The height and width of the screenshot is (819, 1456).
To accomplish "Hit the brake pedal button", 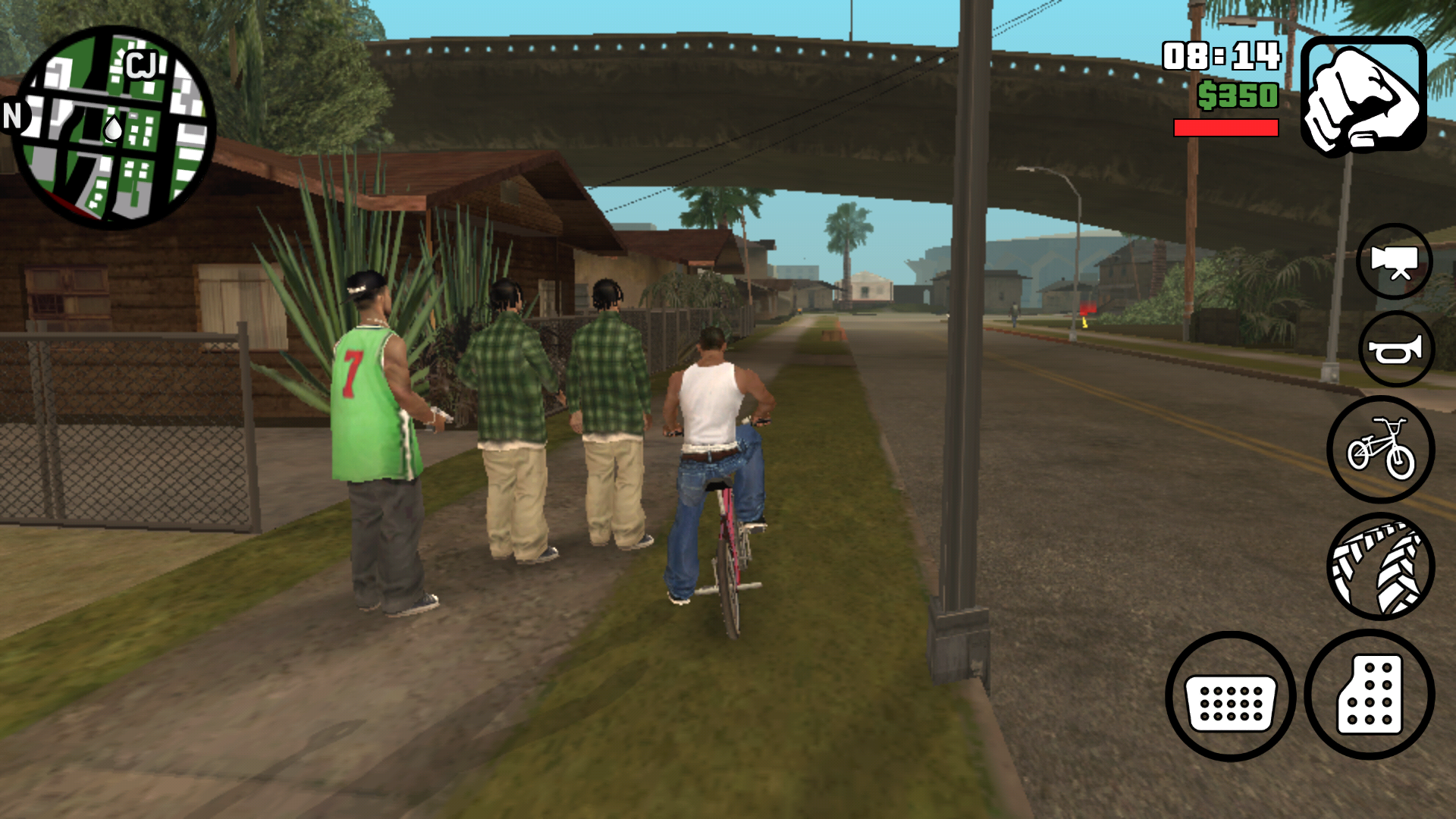I will [1230, 696].
